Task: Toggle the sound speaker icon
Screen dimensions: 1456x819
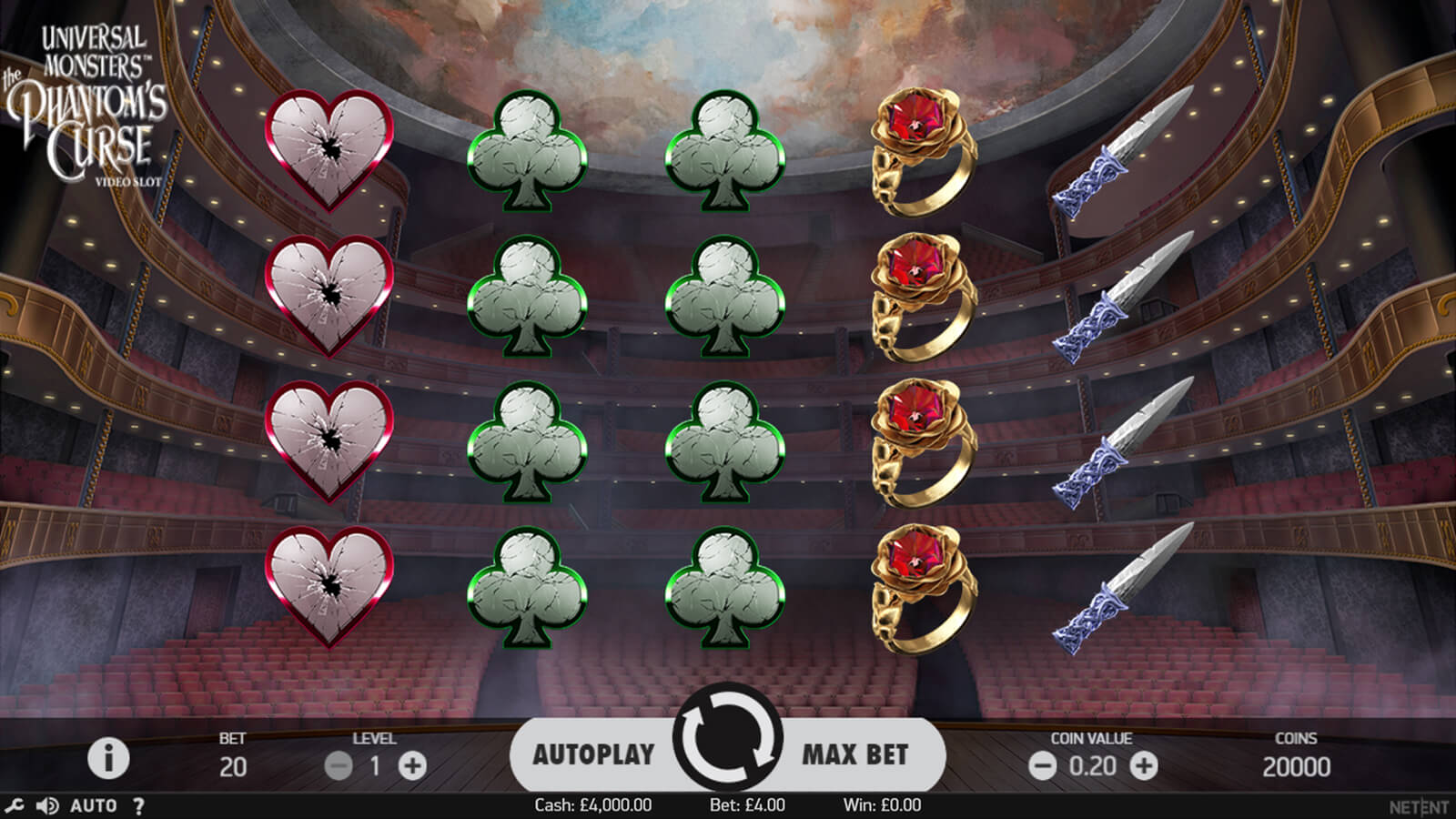Action: click(46, 805)
